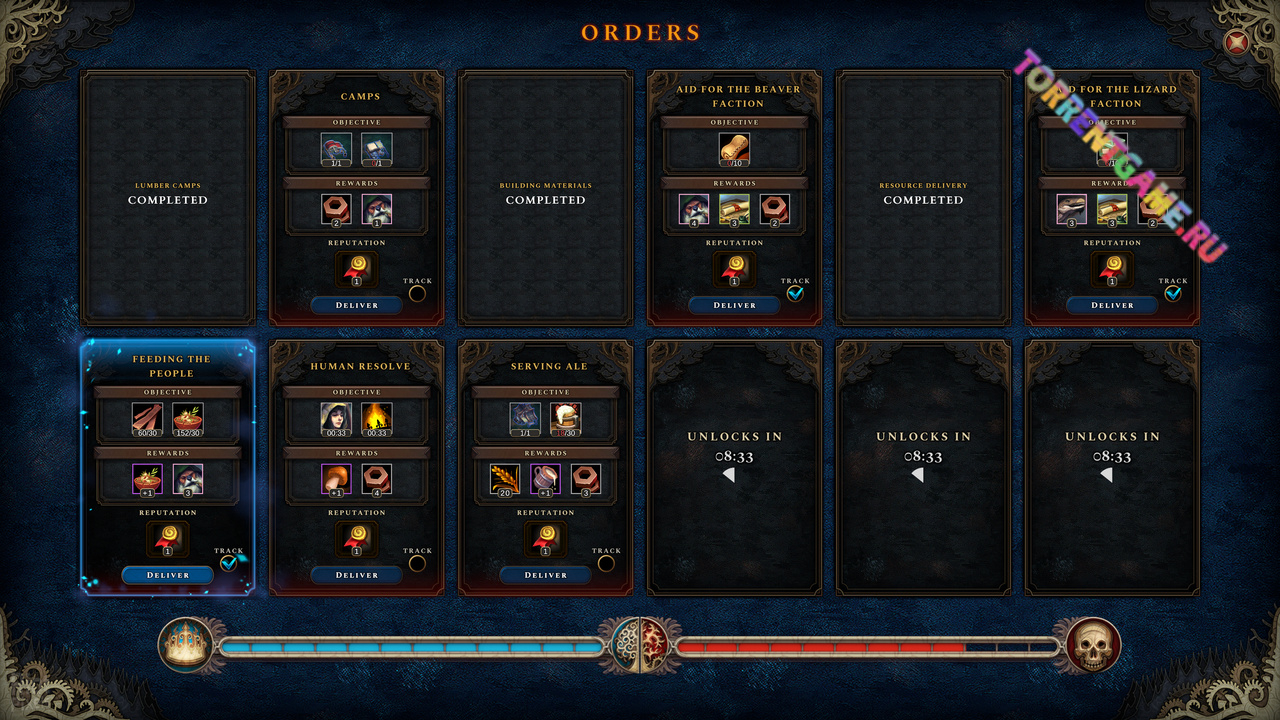Track the Serving Ale order
The width and height of the screenshot is (1280, 720).
606,563
